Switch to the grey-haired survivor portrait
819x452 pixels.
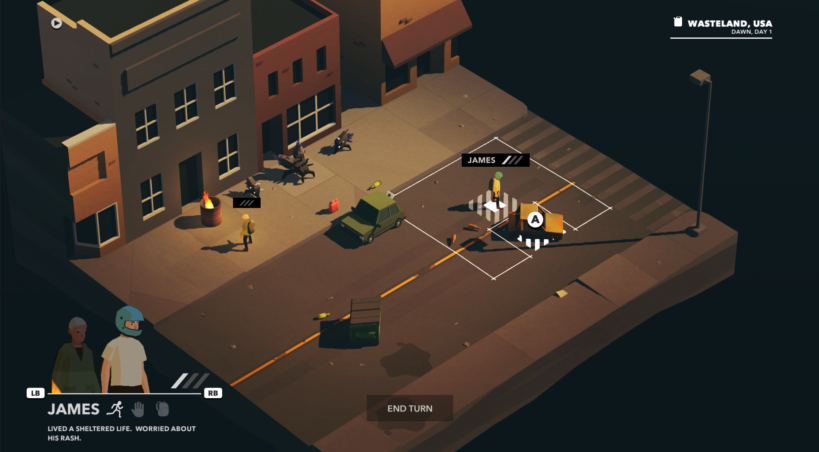76,355
